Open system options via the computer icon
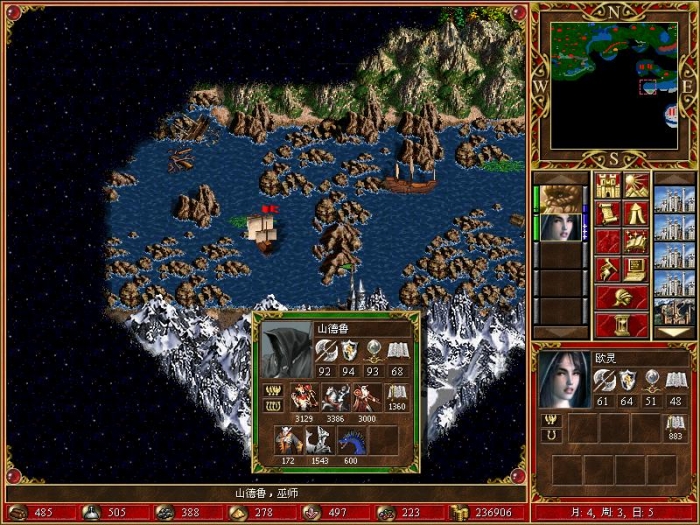The image size is (700, 525). 636,268
